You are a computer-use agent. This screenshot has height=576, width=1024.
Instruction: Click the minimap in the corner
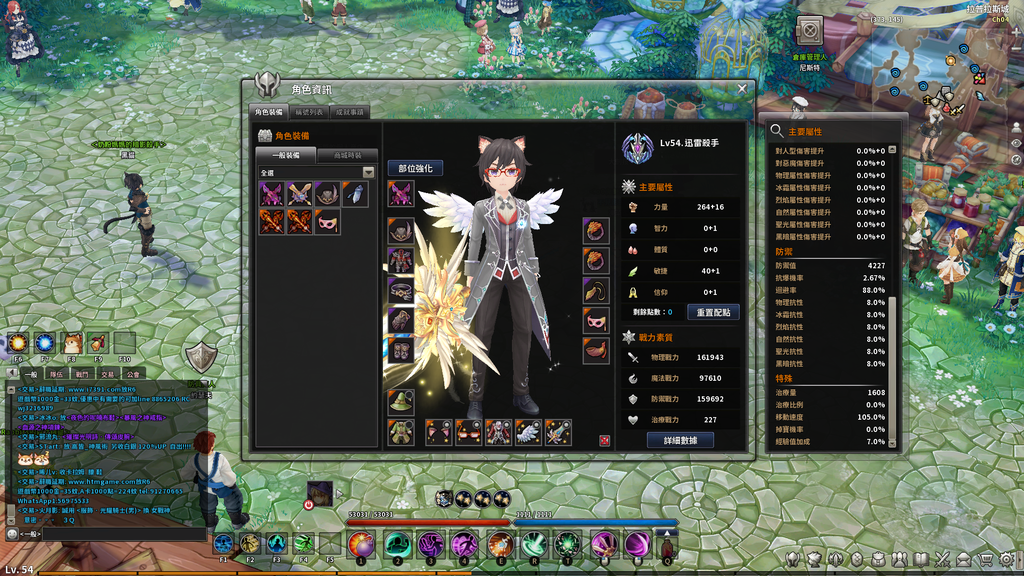[950, 85]
